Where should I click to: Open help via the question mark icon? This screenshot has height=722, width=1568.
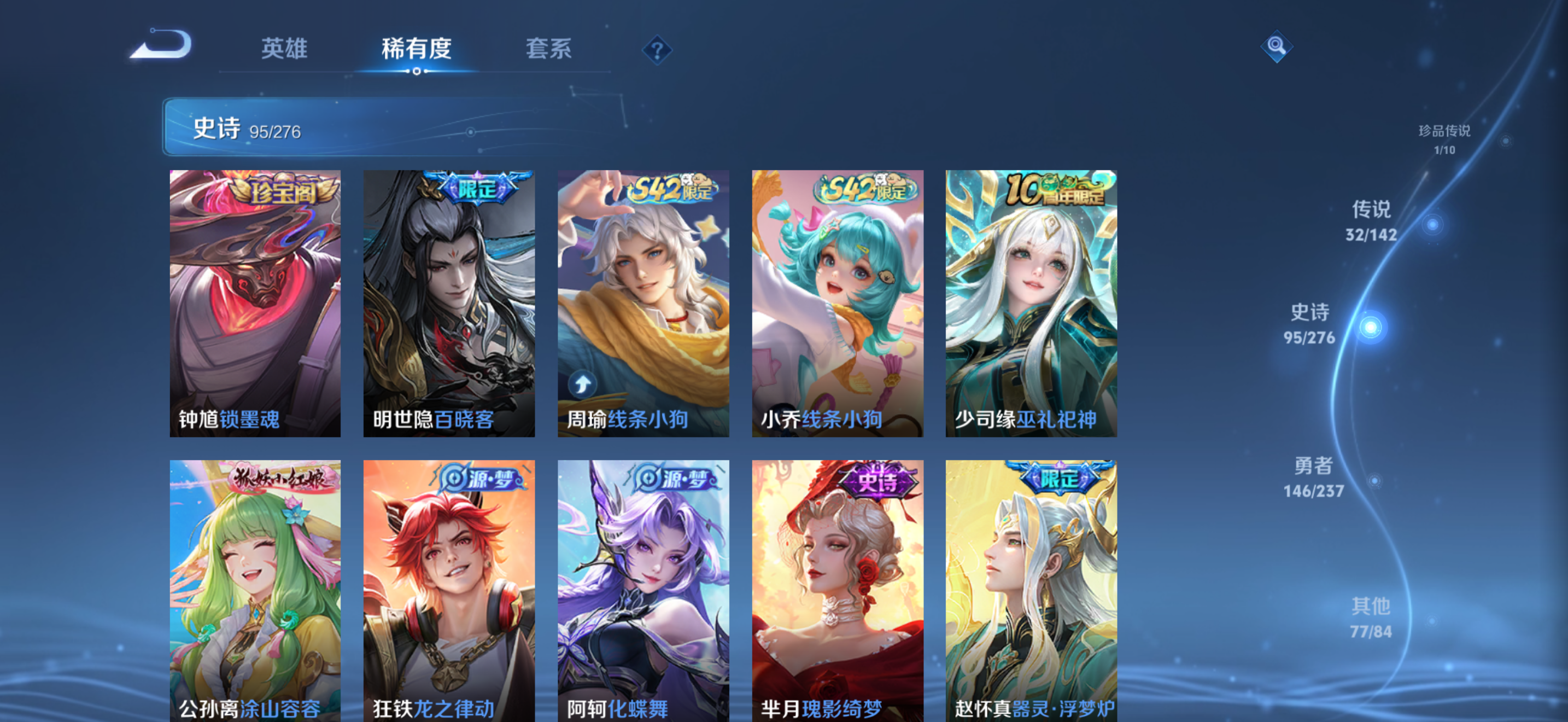point(656,51)
